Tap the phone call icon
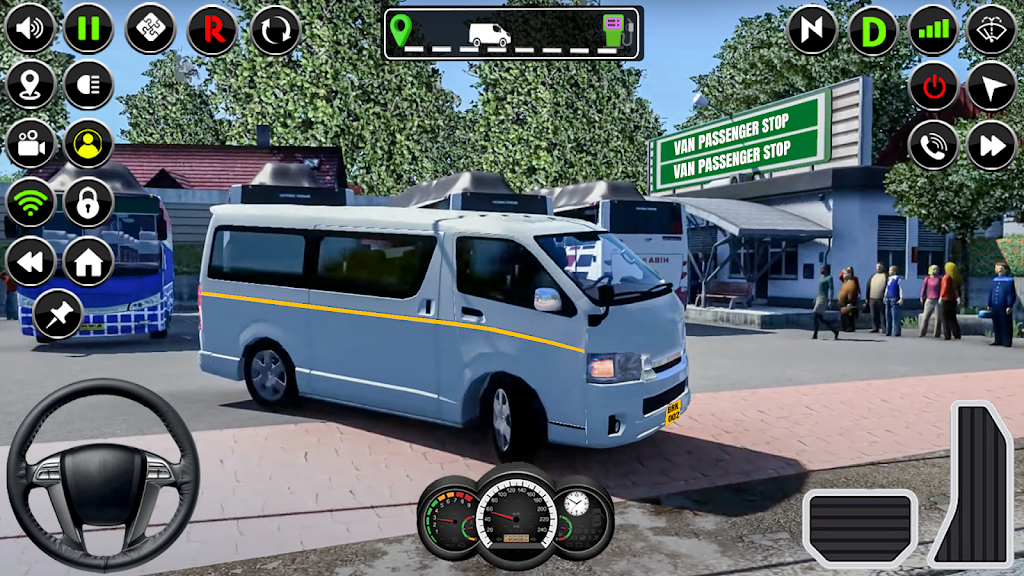Viewport: 1024px width, 576px height. [x=934, y=146]
